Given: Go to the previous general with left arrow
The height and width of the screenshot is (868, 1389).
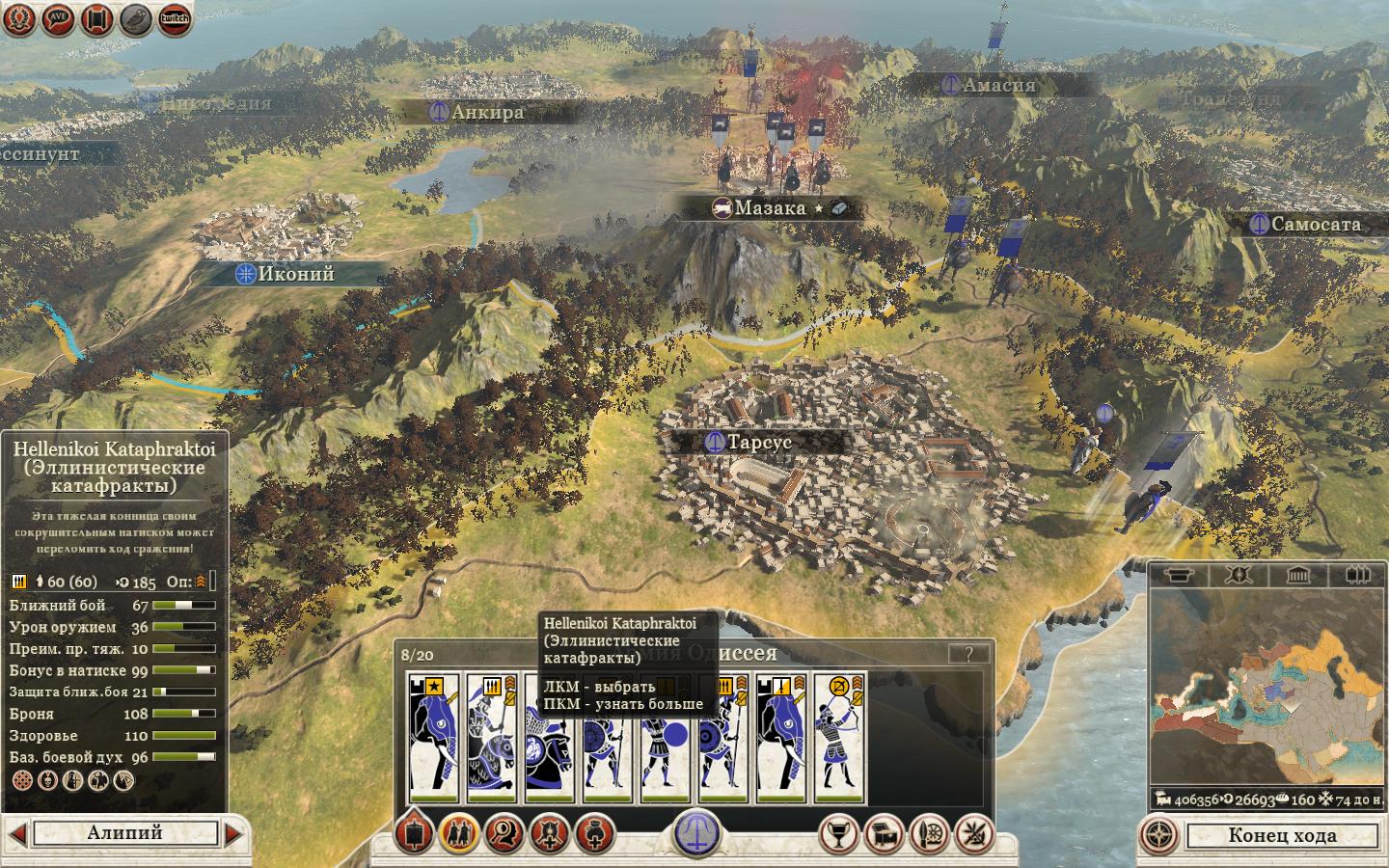Looking at the screenshot, I should pos(16,833).
